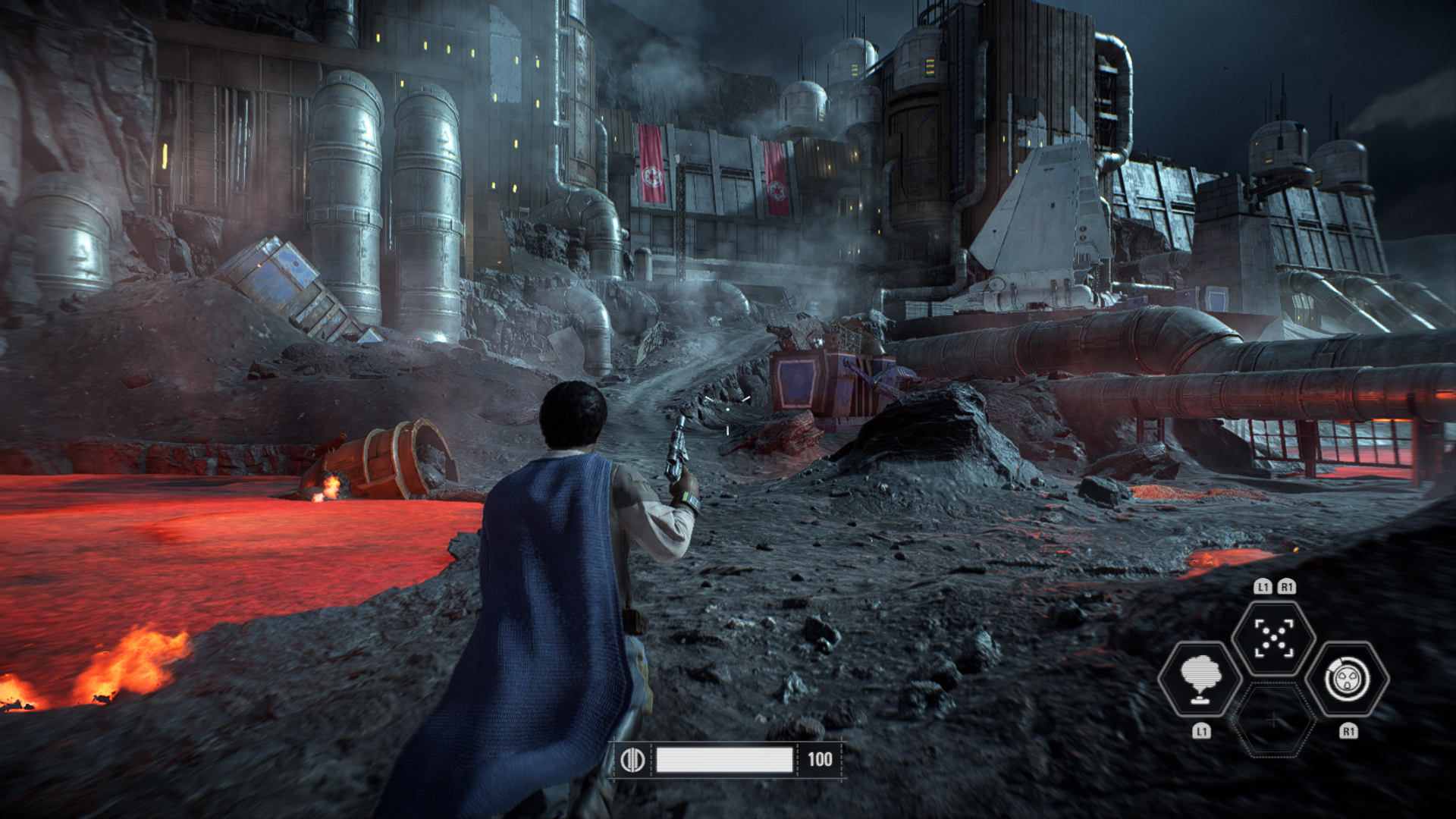The image size is (1456, 819).
Task: Trigger the circular disabler ability icon
Action: pos(1347,679)
